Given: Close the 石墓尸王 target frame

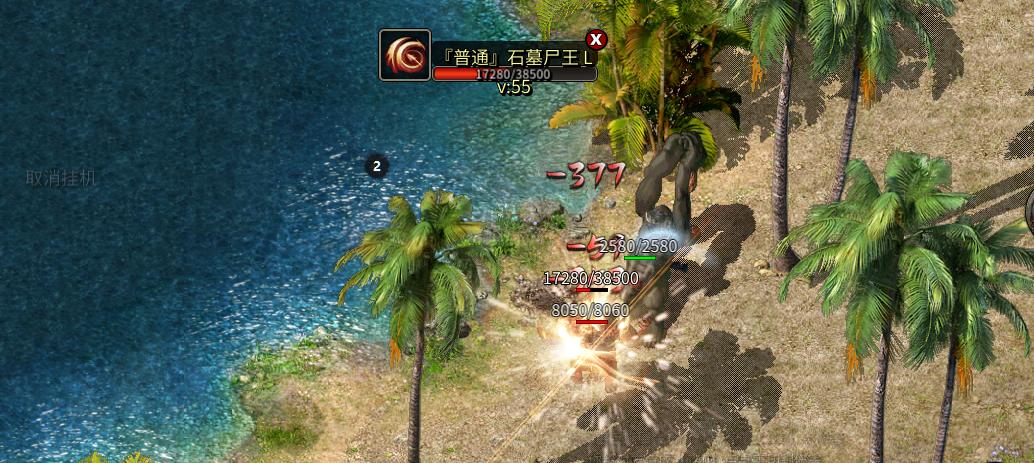Looking at the screenshot, I should (x=596, y=40).
